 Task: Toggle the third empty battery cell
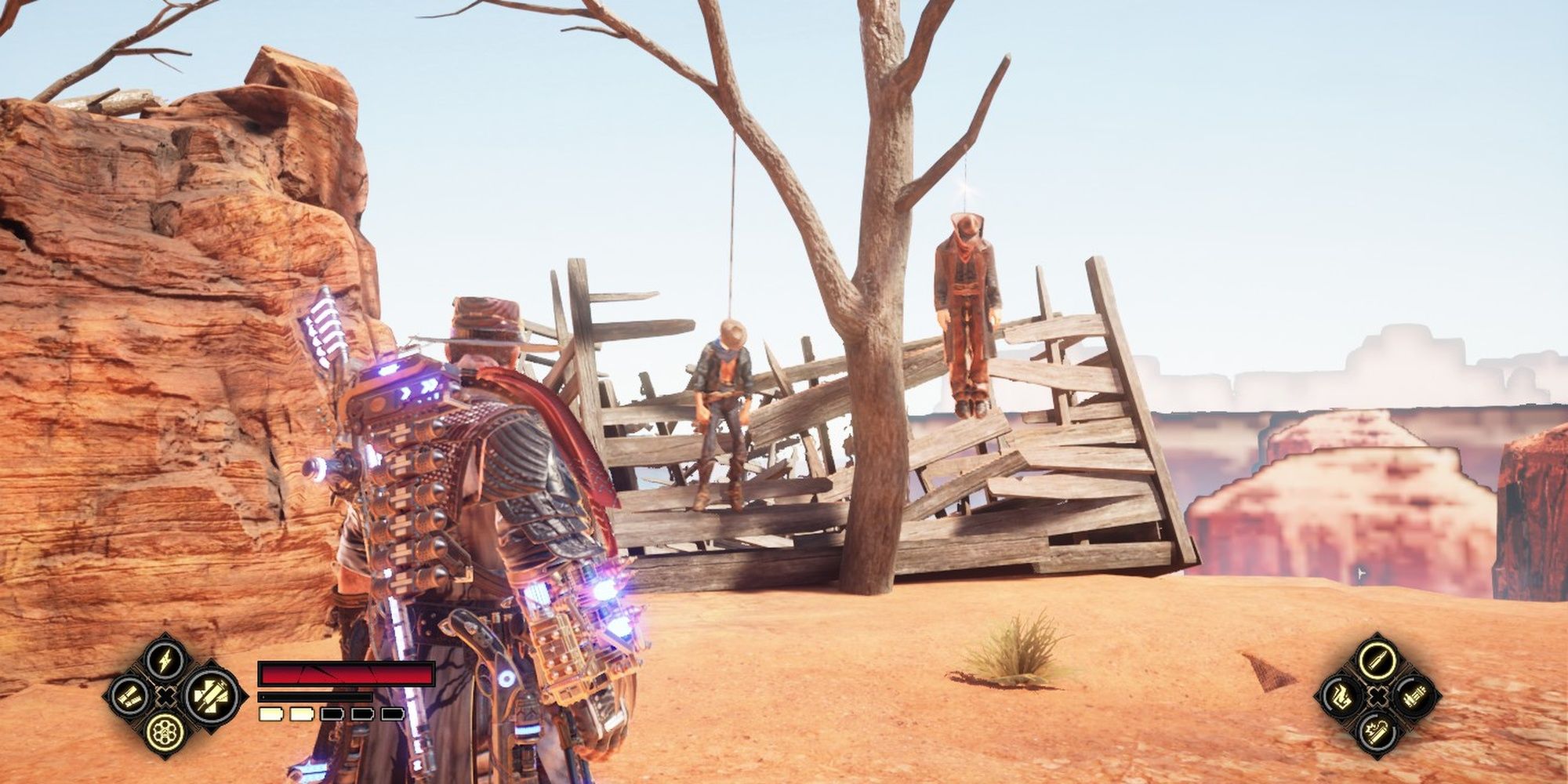click(x=331, y=714)
